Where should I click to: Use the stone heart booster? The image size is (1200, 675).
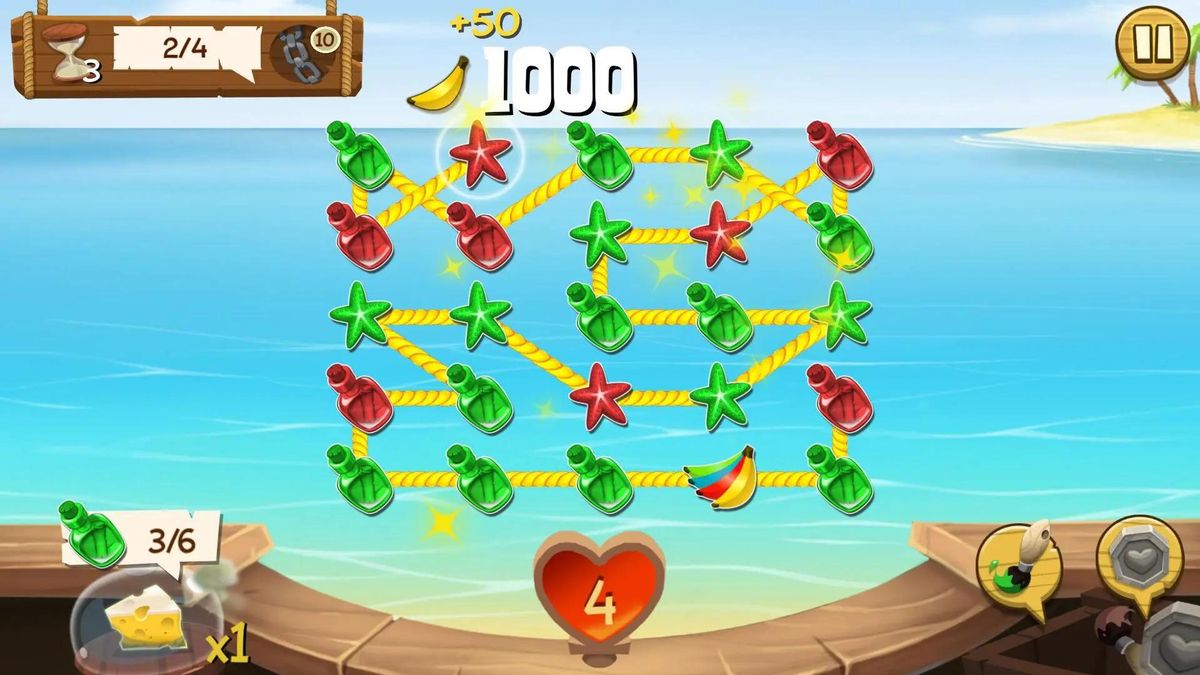pyautogui.click(x=1140, y=556)
